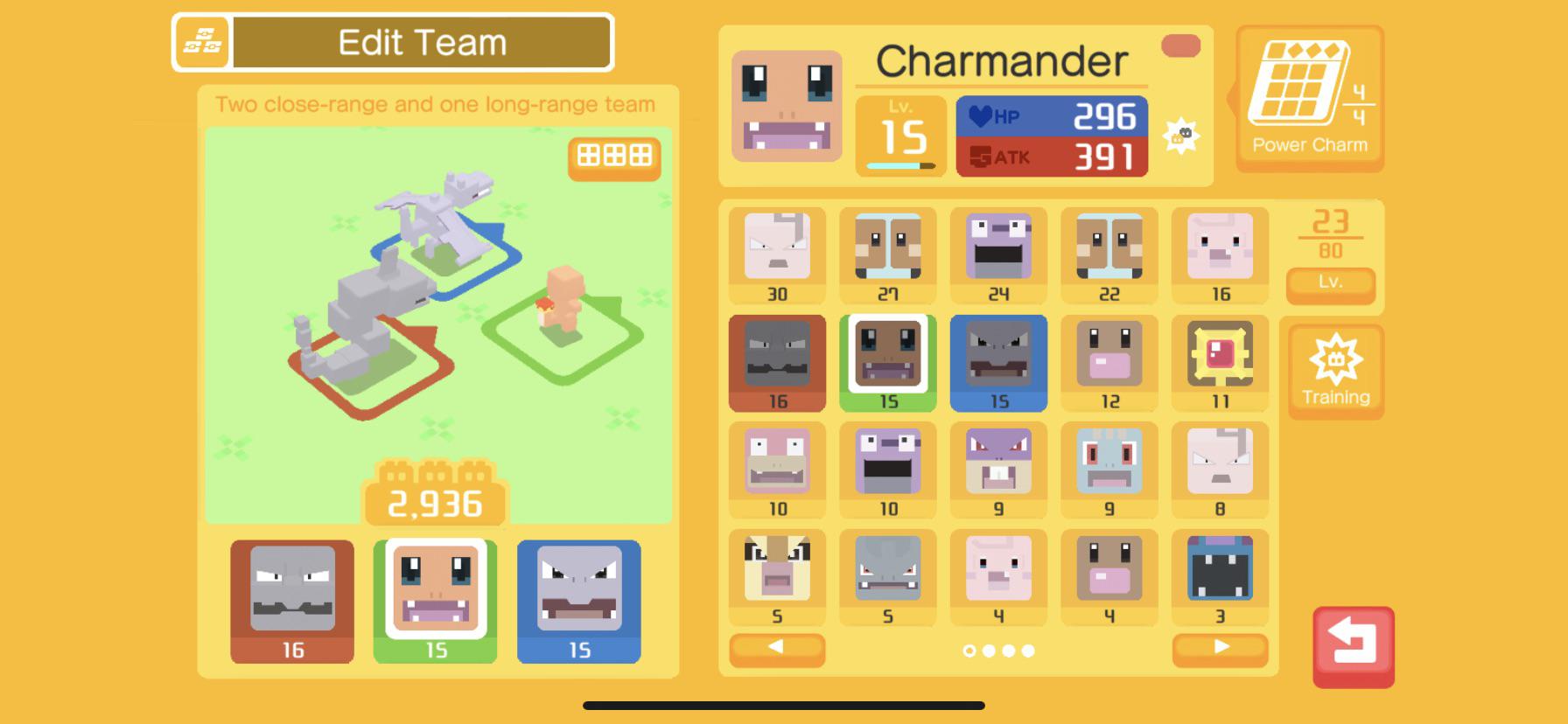Open the Training menu
Screen dimensions: 1568x724
tap(1336, 371)
